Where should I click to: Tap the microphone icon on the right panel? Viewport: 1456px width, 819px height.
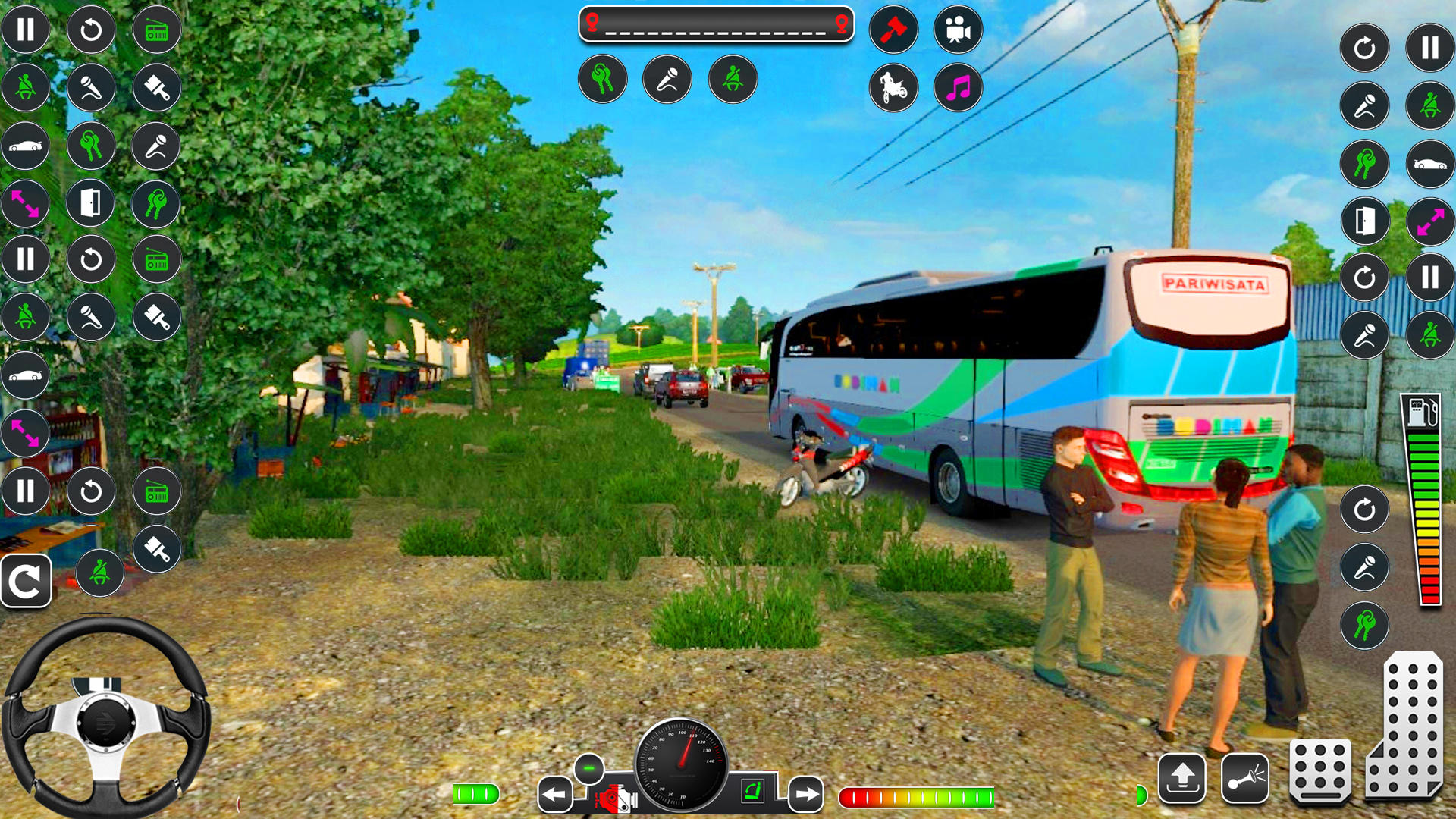(x=1363, y=106)
